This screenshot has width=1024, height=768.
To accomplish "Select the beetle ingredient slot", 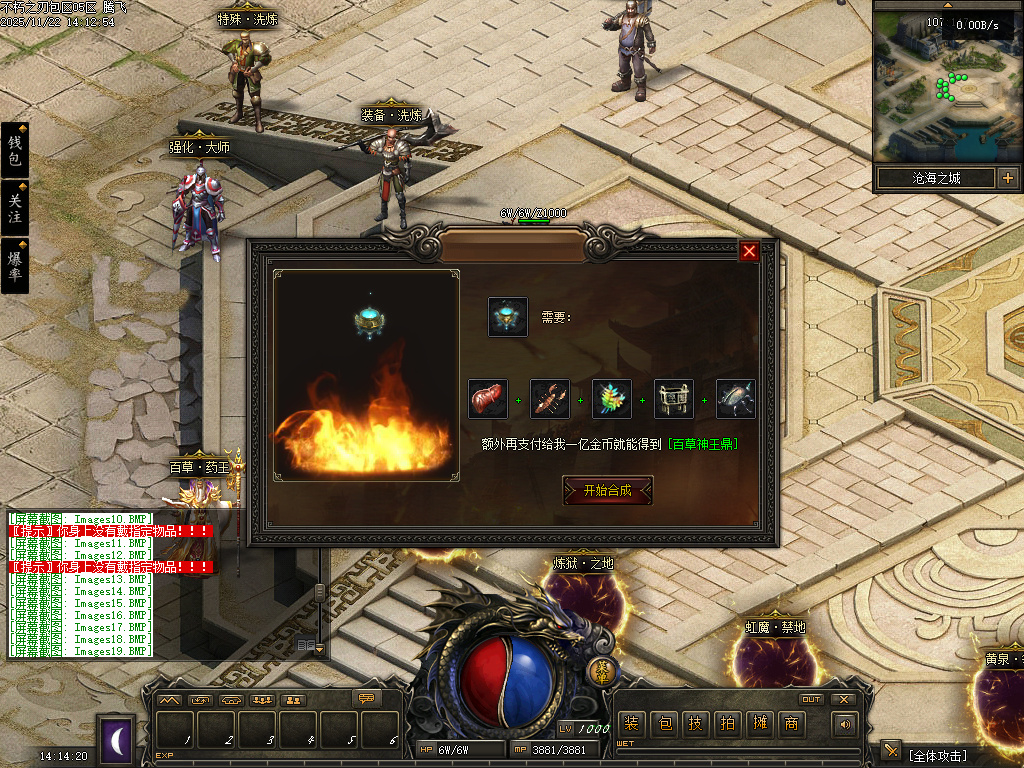I will pos(736,399).
